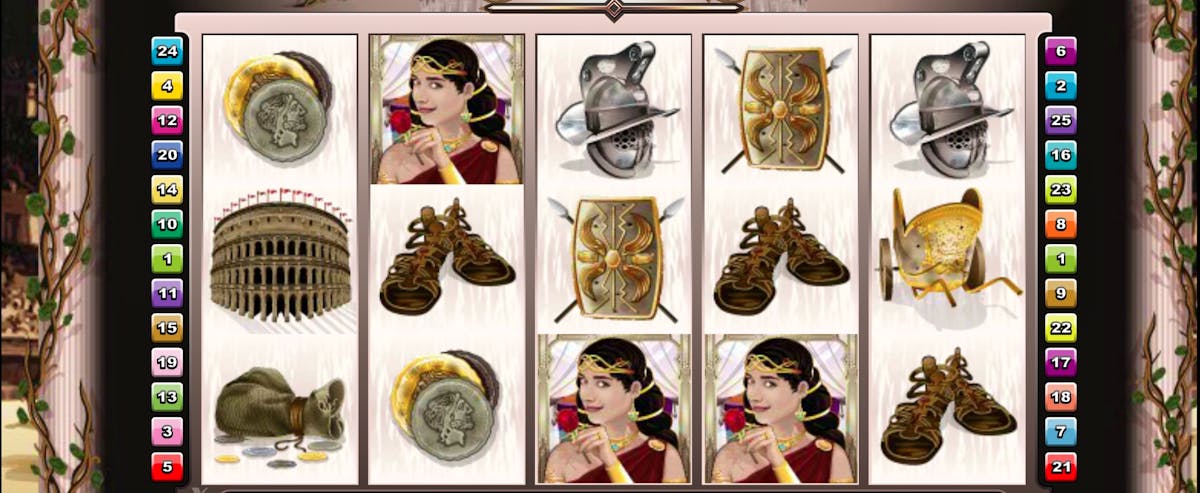Viewport: 1200px width, 493px height.
Task: Select the red payline 21 marker
Action: click(1060, 466)
